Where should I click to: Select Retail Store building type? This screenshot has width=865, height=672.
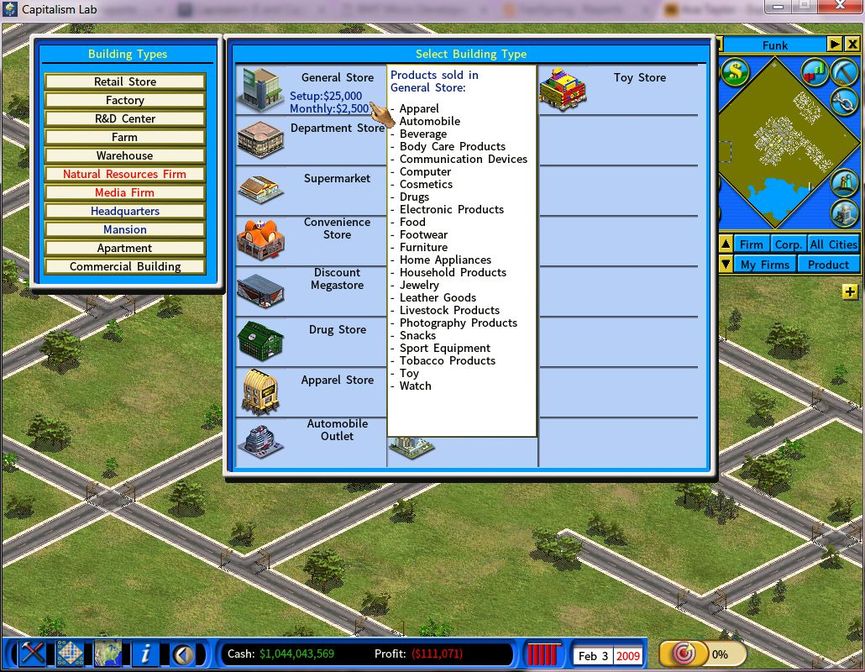coord(125,82)
